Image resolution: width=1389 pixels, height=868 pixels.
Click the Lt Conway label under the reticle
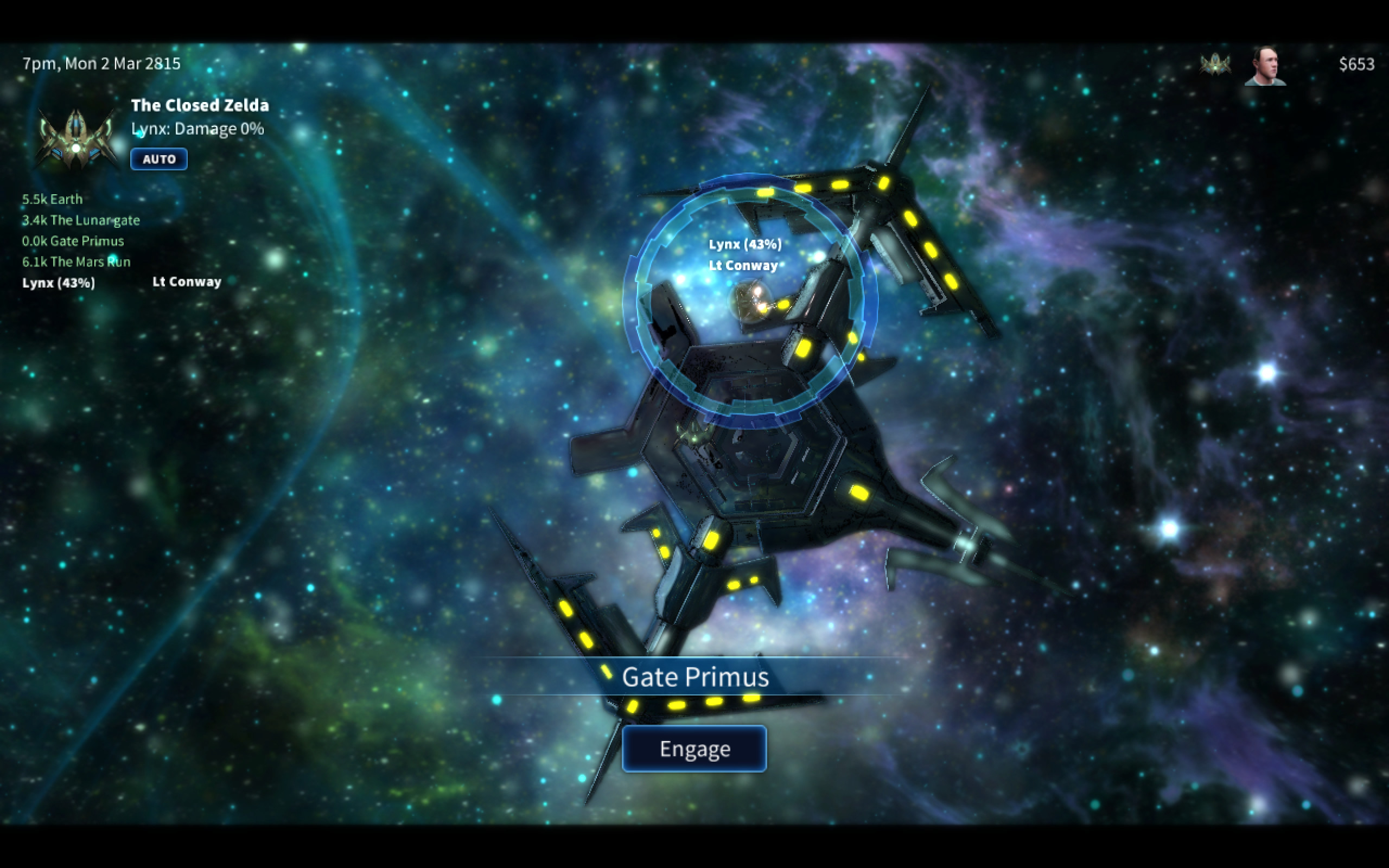tap(745, 265)
